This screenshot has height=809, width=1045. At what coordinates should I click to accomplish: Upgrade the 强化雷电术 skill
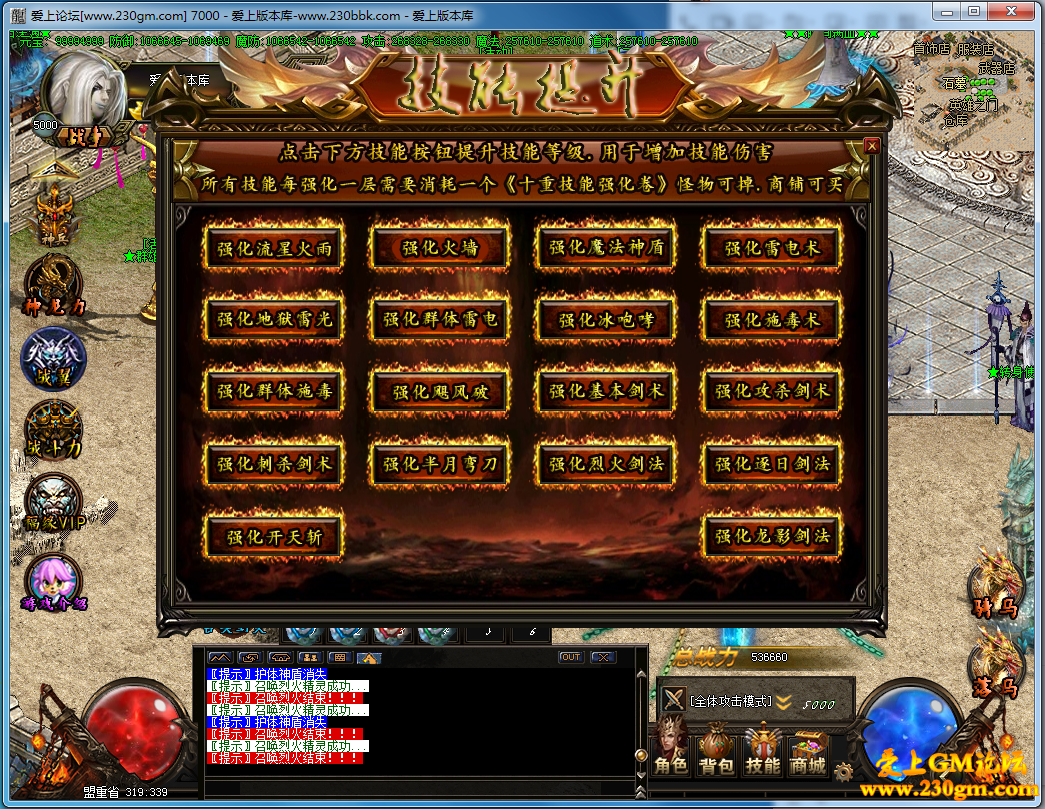pos(772,248)
